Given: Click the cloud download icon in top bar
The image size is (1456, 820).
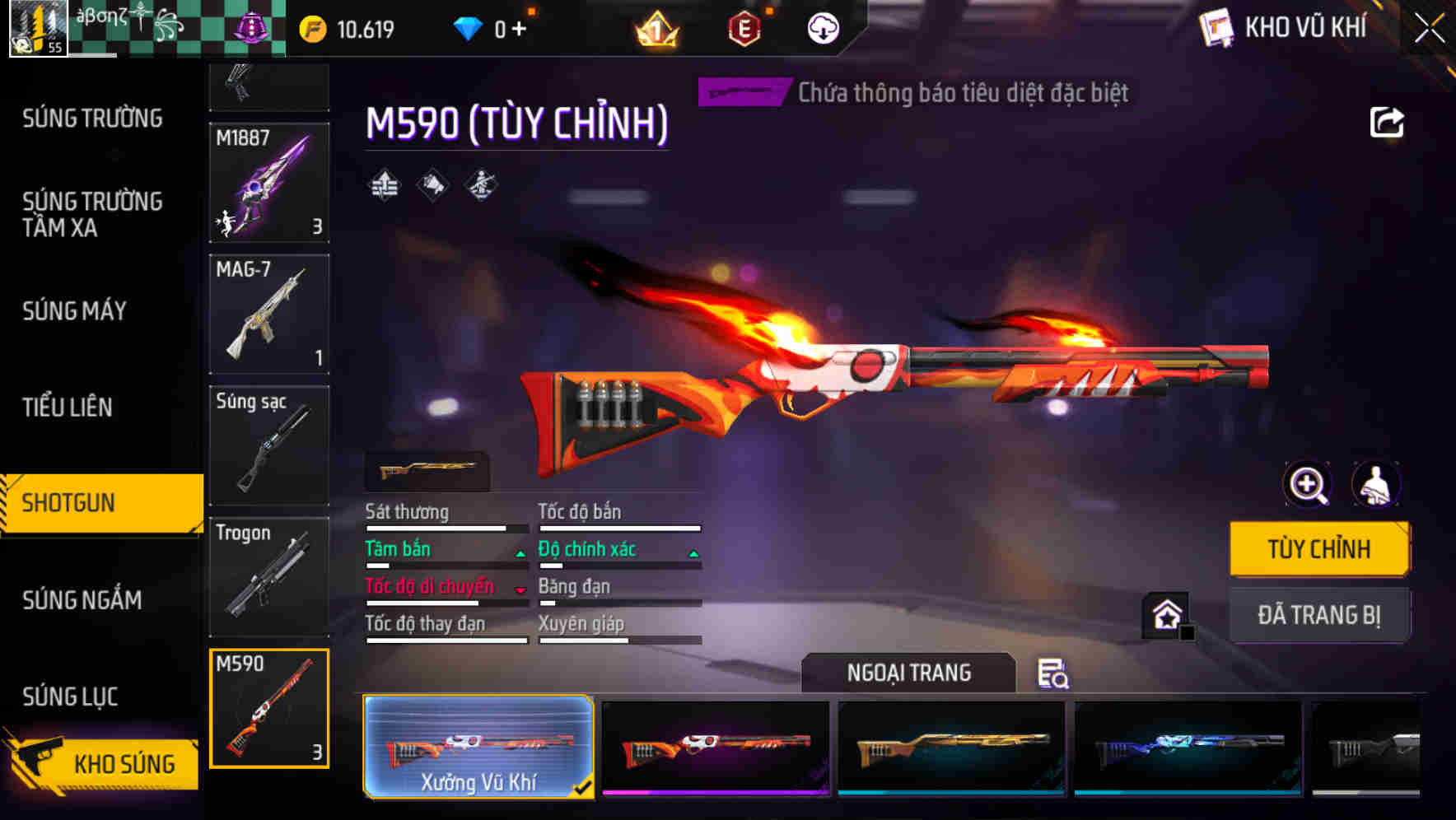Looking at the screenshot, I should (x=823, y=27).
